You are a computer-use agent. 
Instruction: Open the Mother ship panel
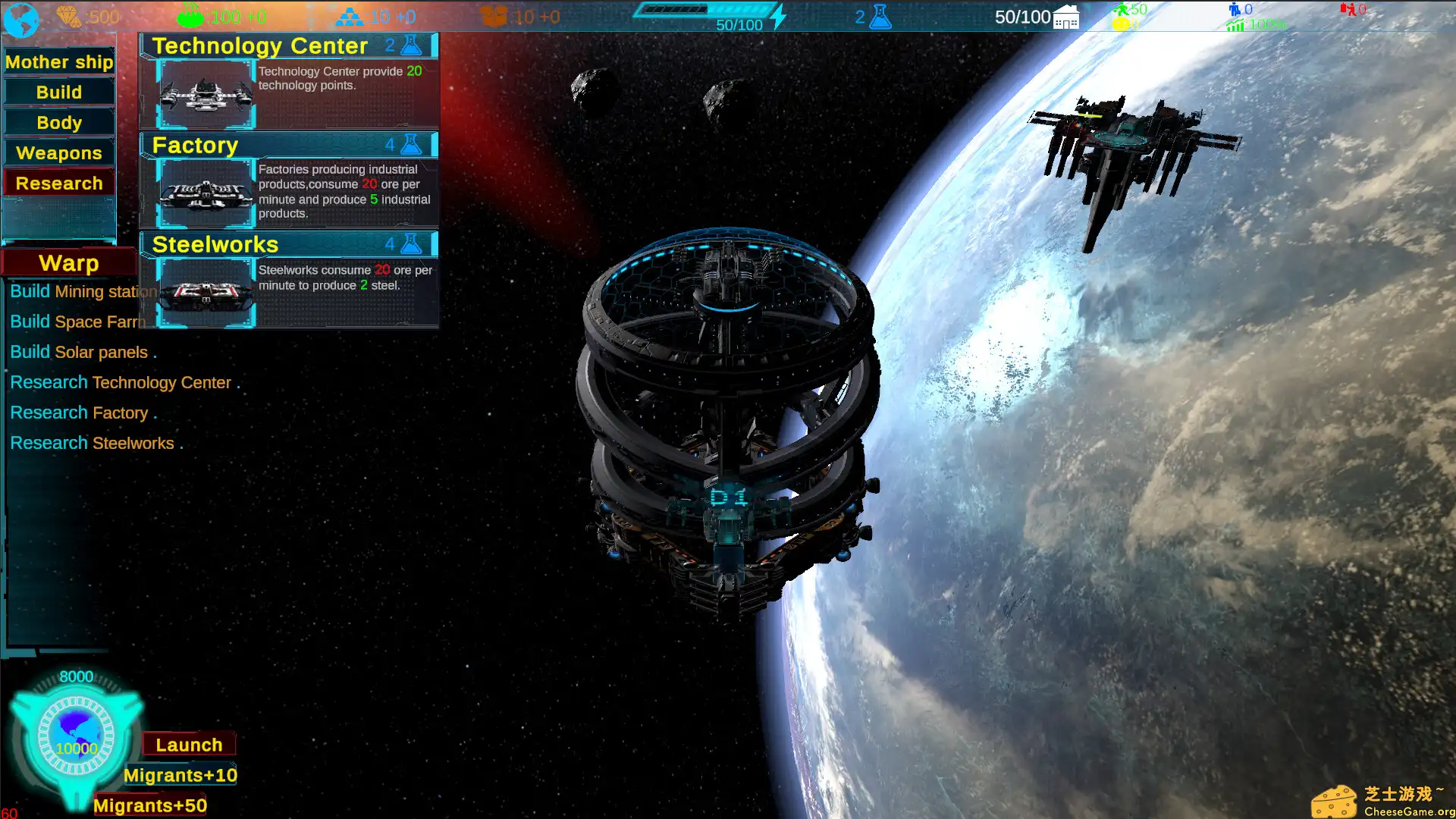coord(59,61)
